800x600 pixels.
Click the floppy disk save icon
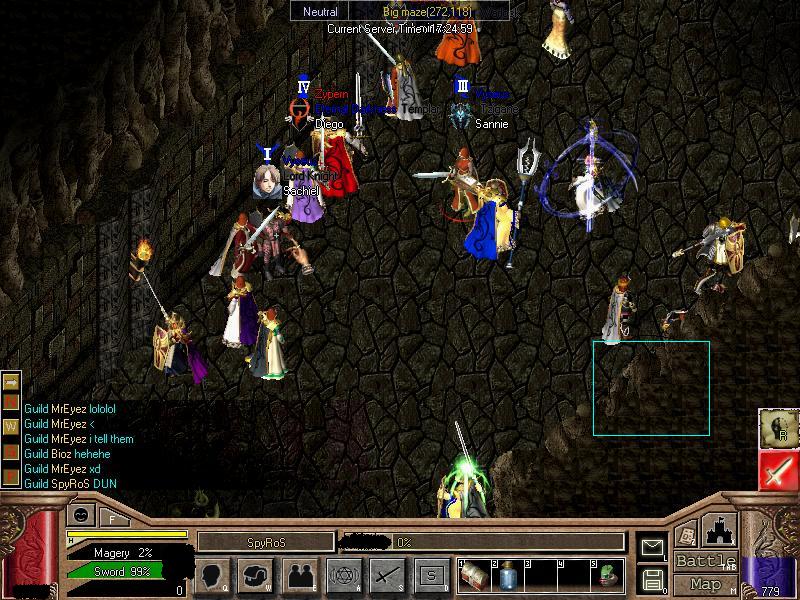(x=653, y=579)
